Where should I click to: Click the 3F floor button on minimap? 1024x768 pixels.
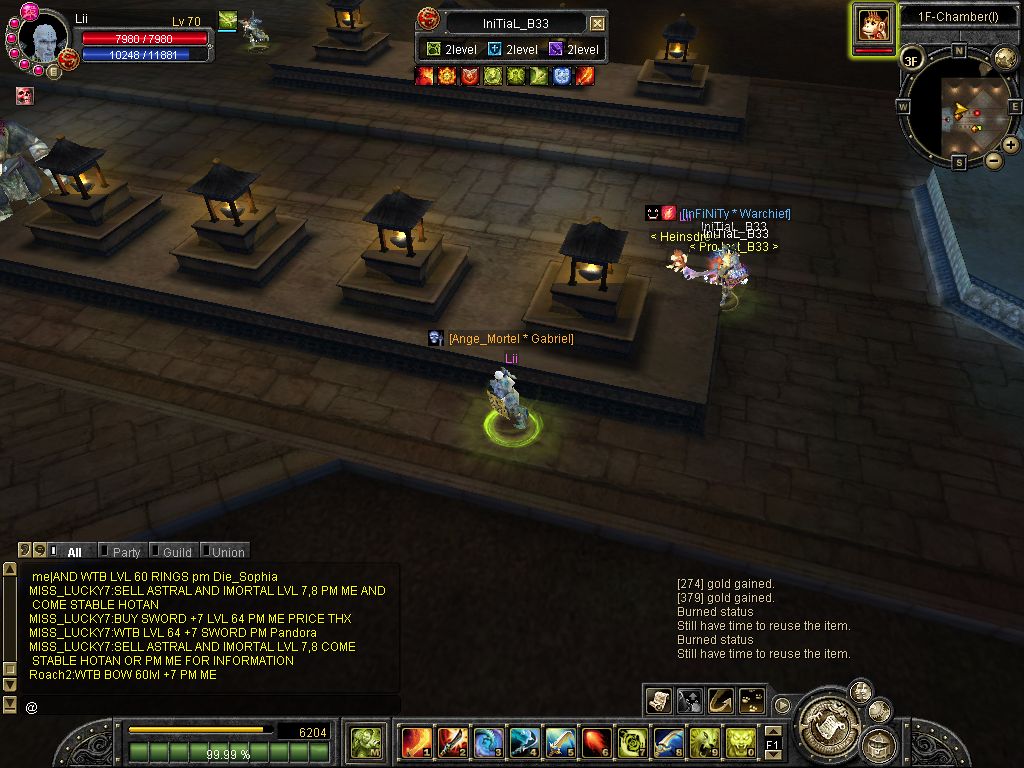pyautogui.click(x=911, y=59)
